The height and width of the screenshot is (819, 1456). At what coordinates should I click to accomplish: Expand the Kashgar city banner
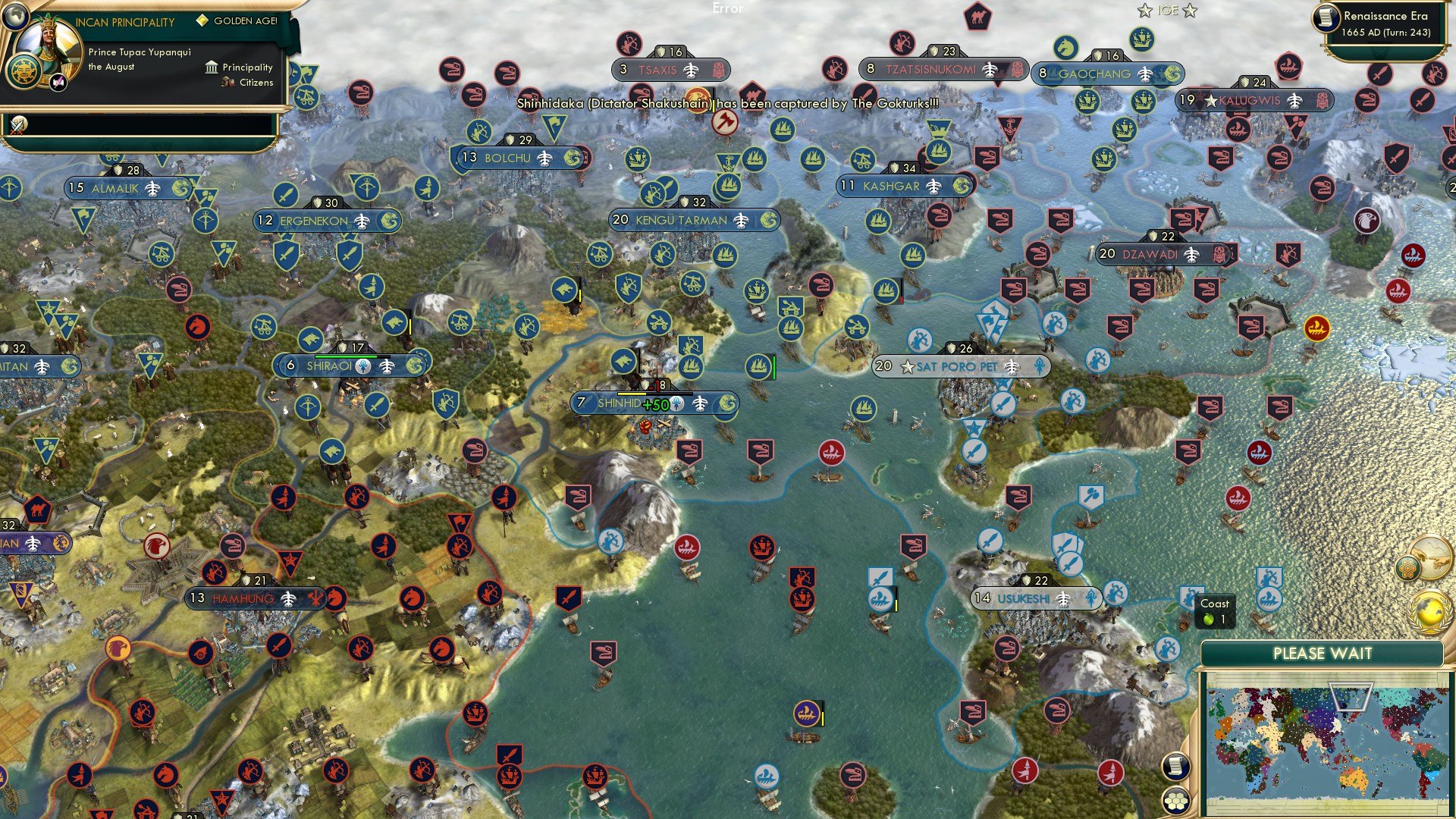coord(902,185)
